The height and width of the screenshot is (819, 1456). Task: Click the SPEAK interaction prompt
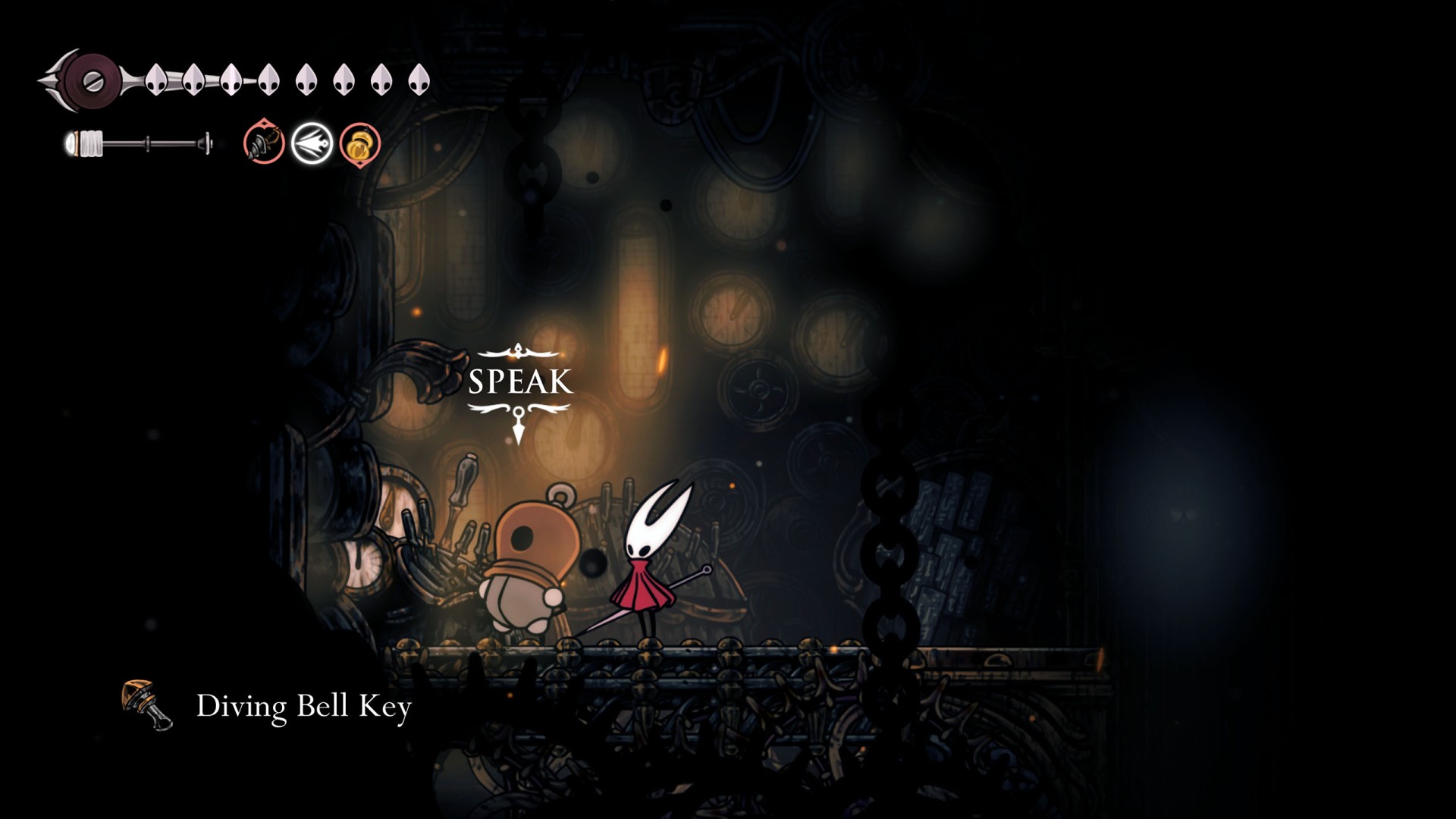(519, 382)
